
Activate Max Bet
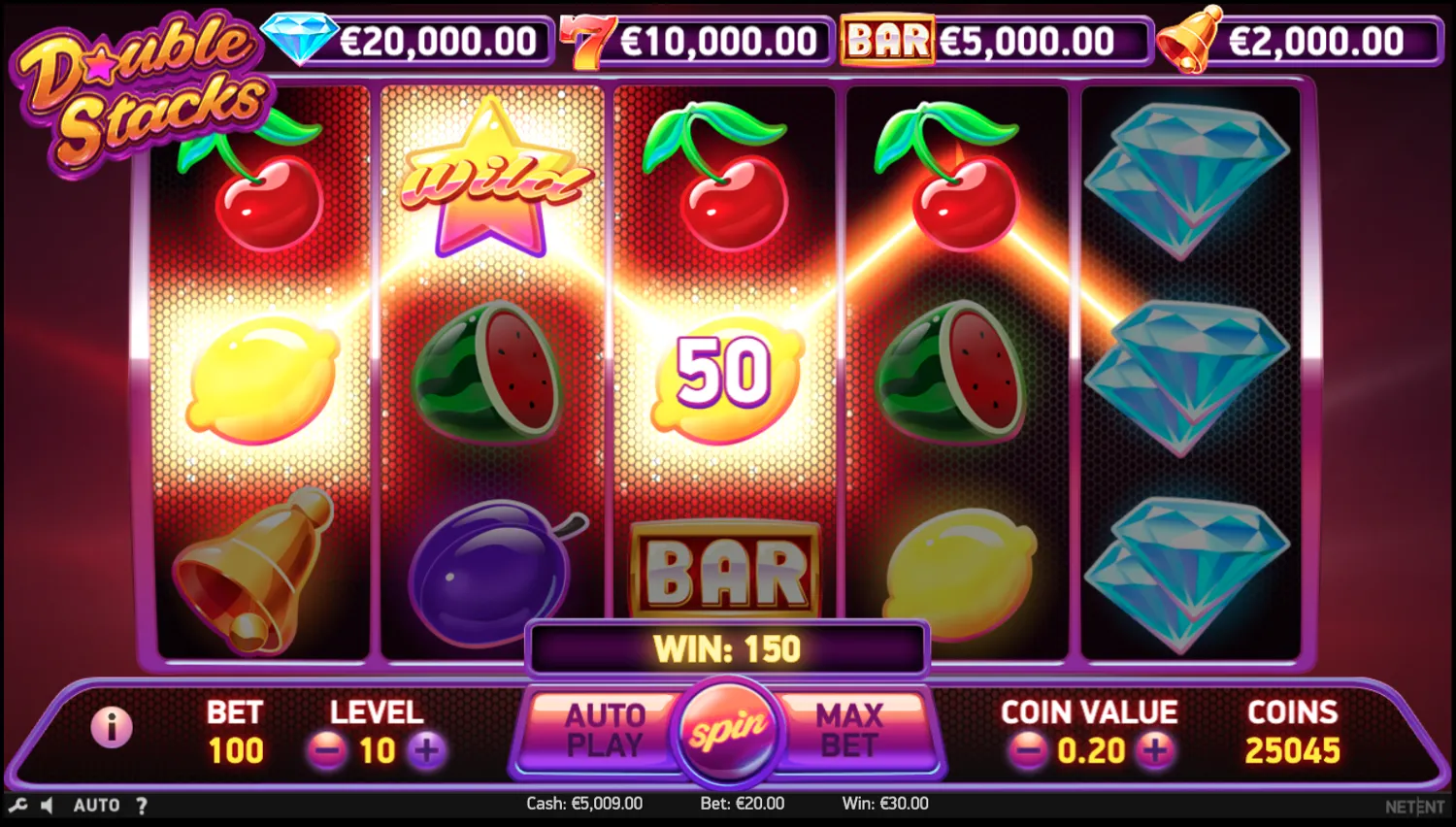pyautogui.click(x=849, y=730)
